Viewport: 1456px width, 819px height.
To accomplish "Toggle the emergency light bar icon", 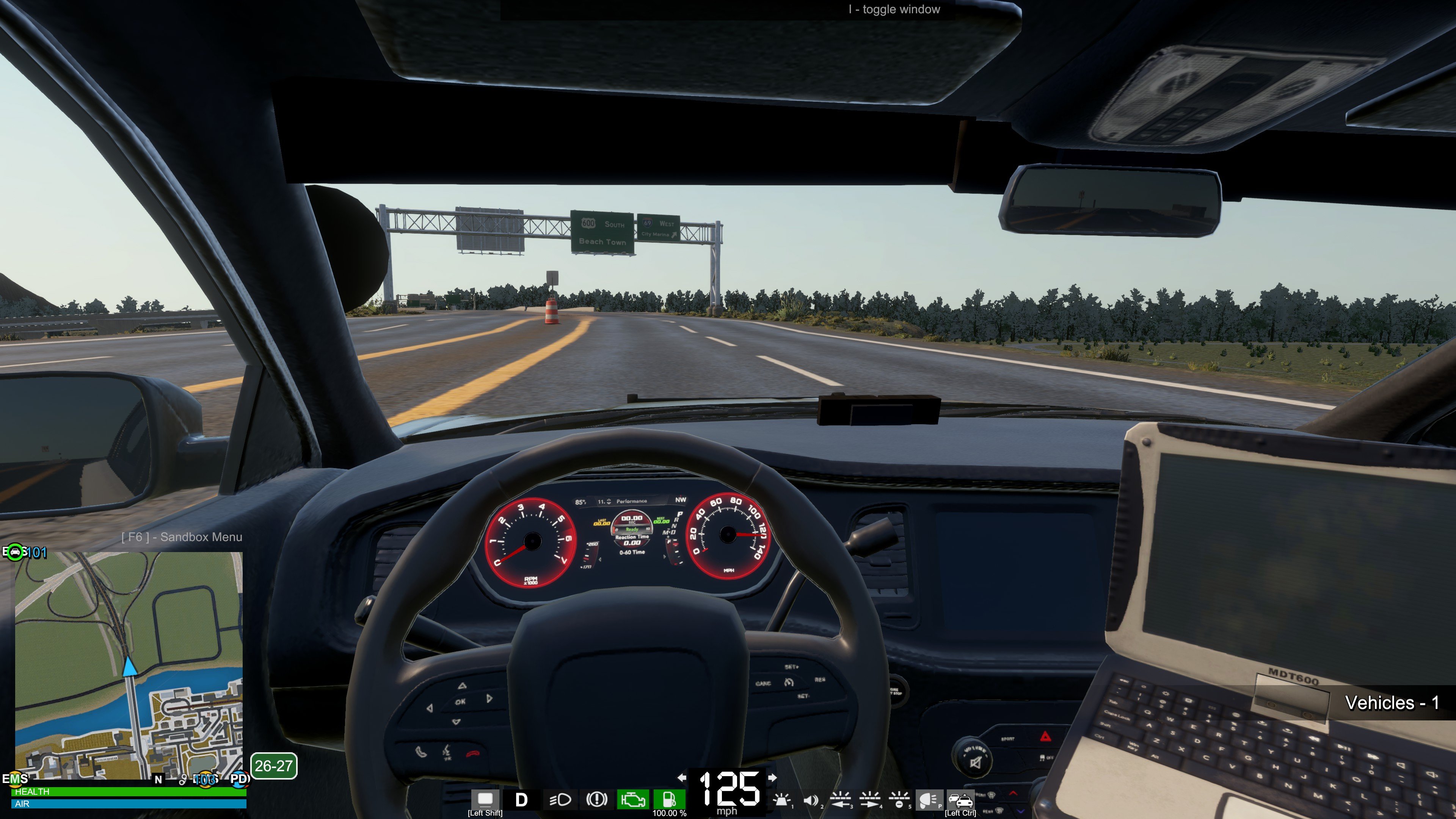I will [782, 800].
